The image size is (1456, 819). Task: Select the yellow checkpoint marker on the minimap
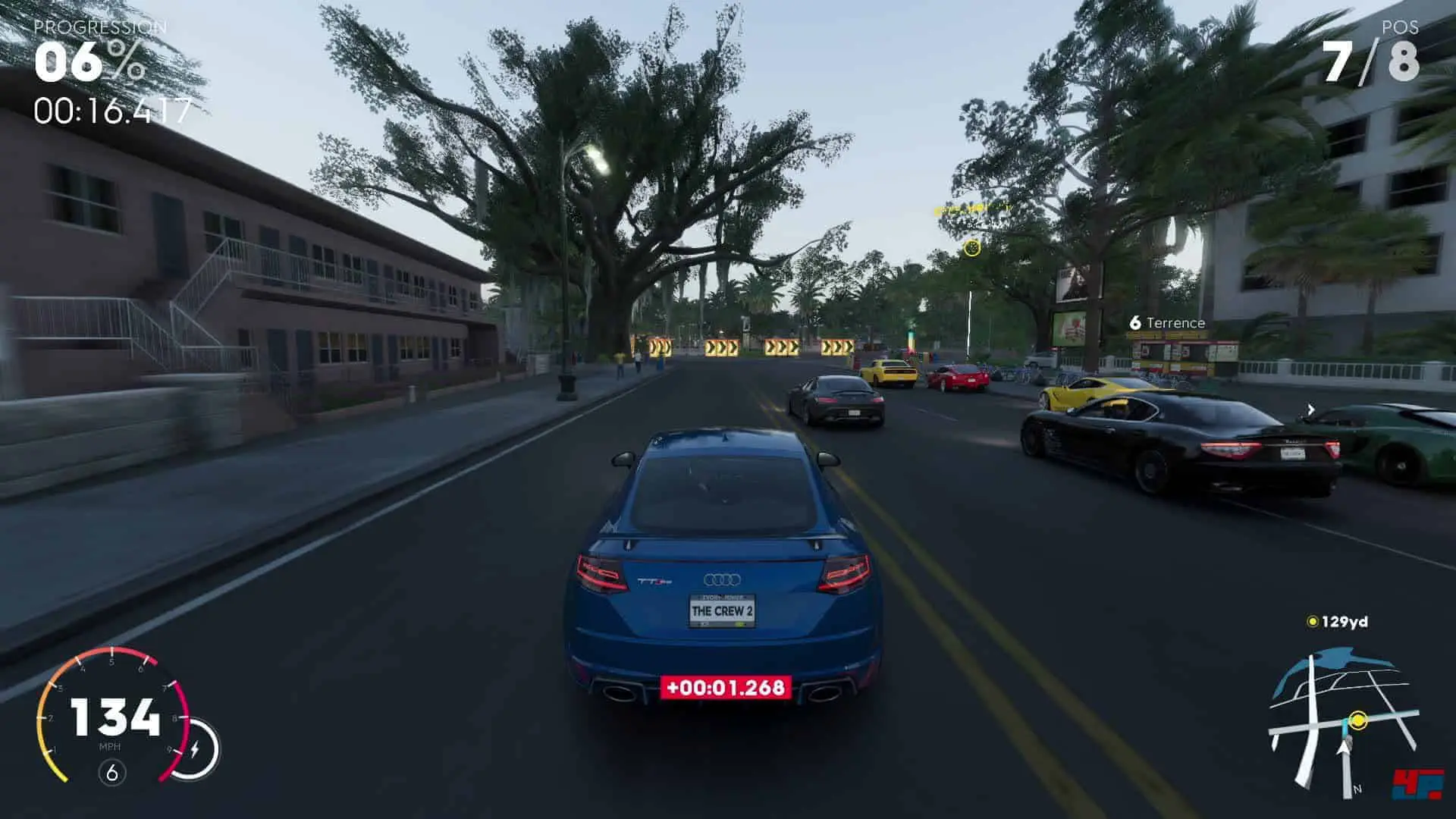click(1358, 720)
